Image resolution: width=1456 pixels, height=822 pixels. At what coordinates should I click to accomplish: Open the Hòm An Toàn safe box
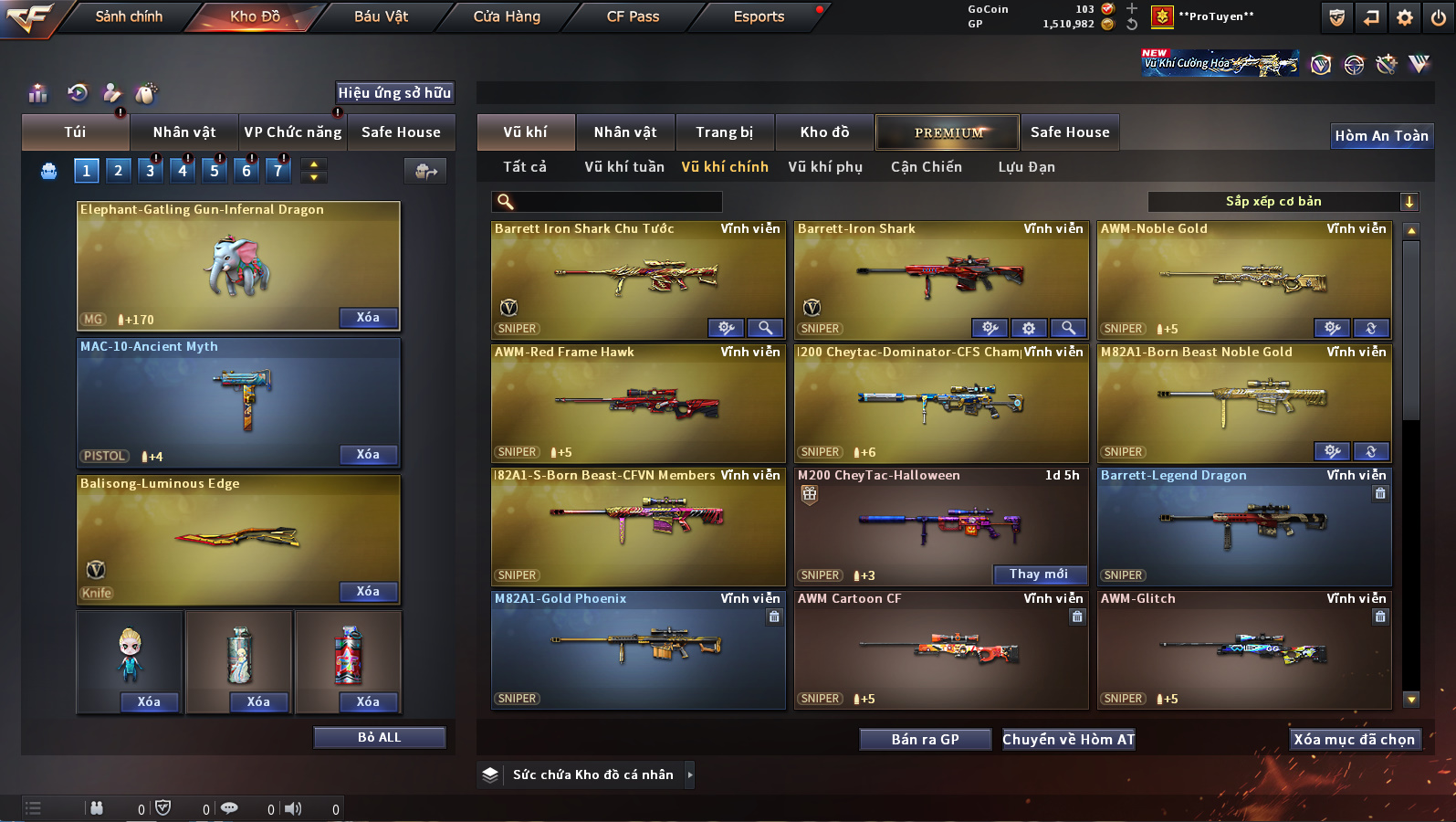tap(1381, 136)
